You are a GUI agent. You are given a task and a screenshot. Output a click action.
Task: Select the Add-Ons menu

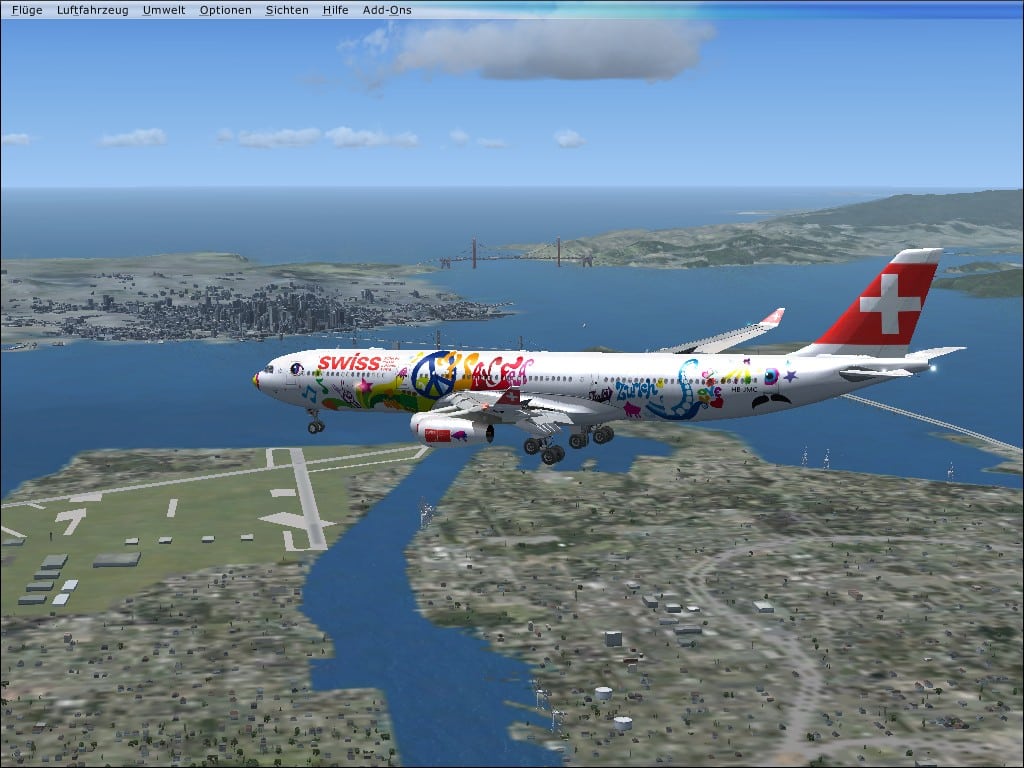[x=387, y=10]
